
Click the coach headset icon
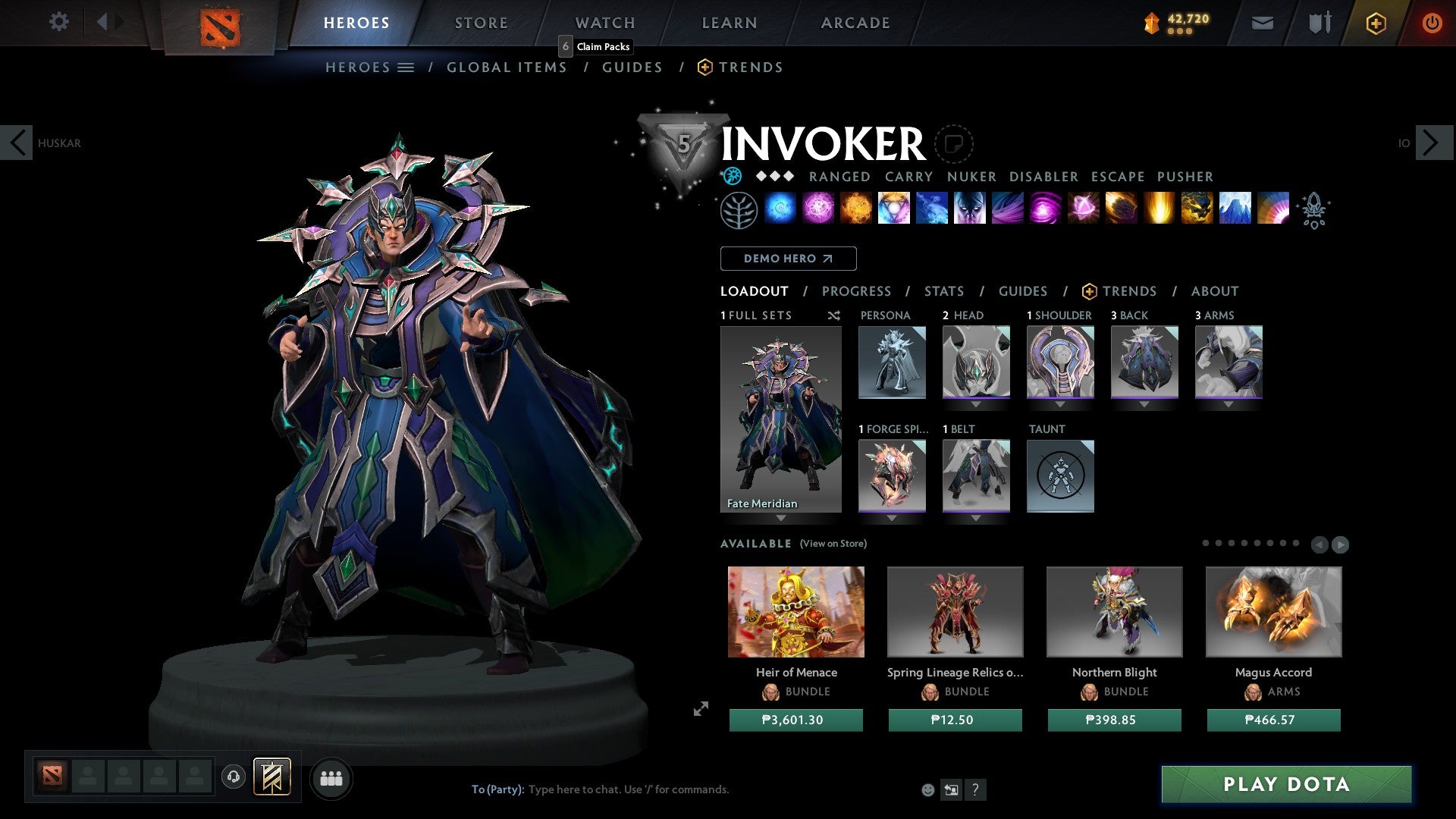coord(233,778)
